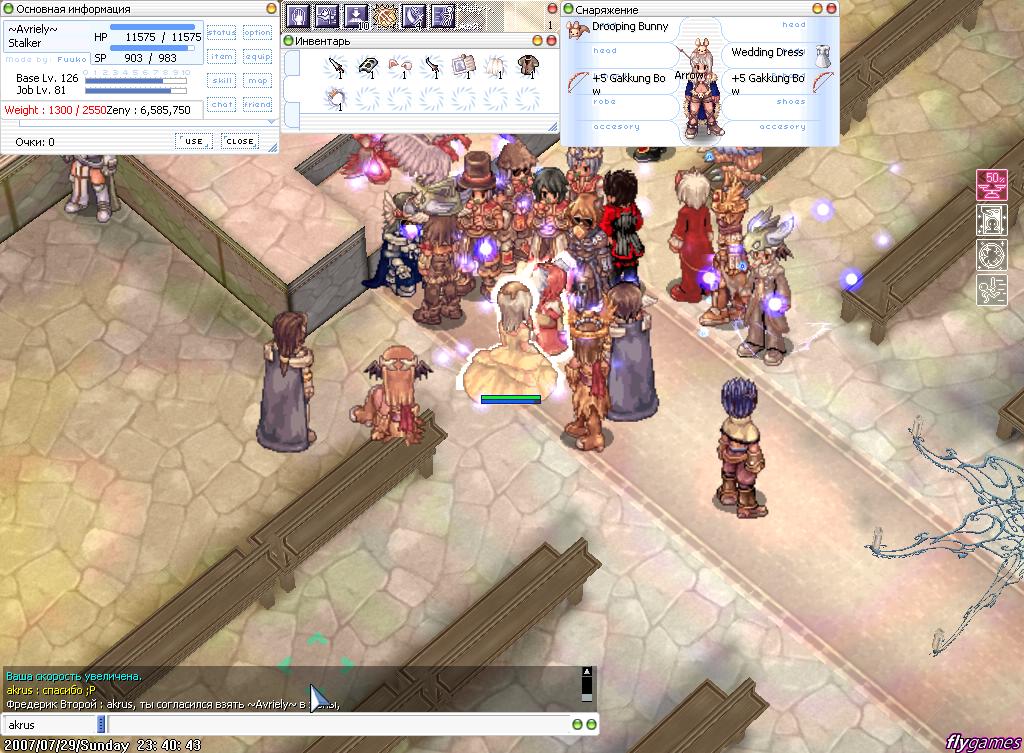Show the map via map button

point(258,81)
